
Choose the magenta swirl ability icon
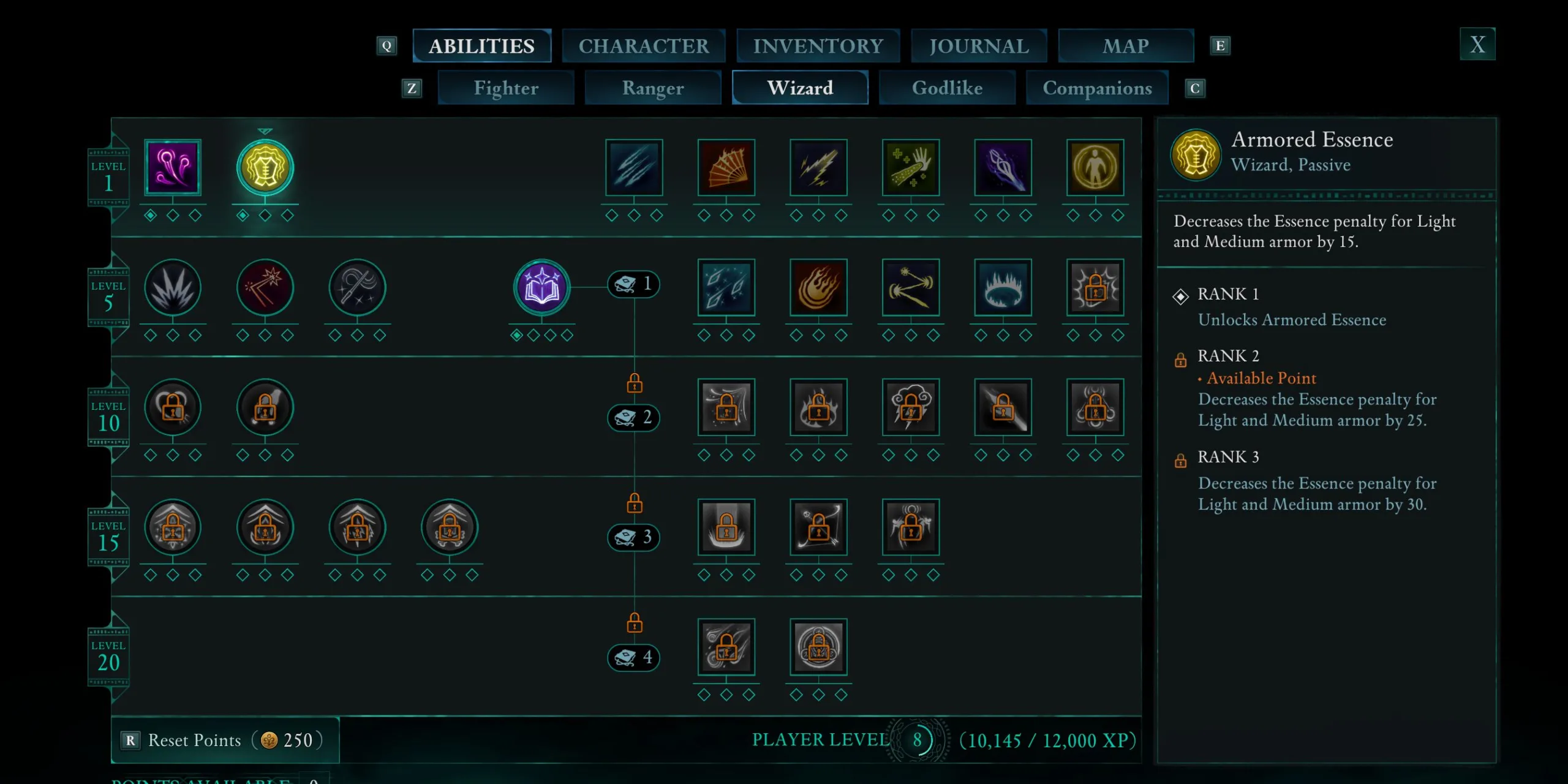[173, 167]
